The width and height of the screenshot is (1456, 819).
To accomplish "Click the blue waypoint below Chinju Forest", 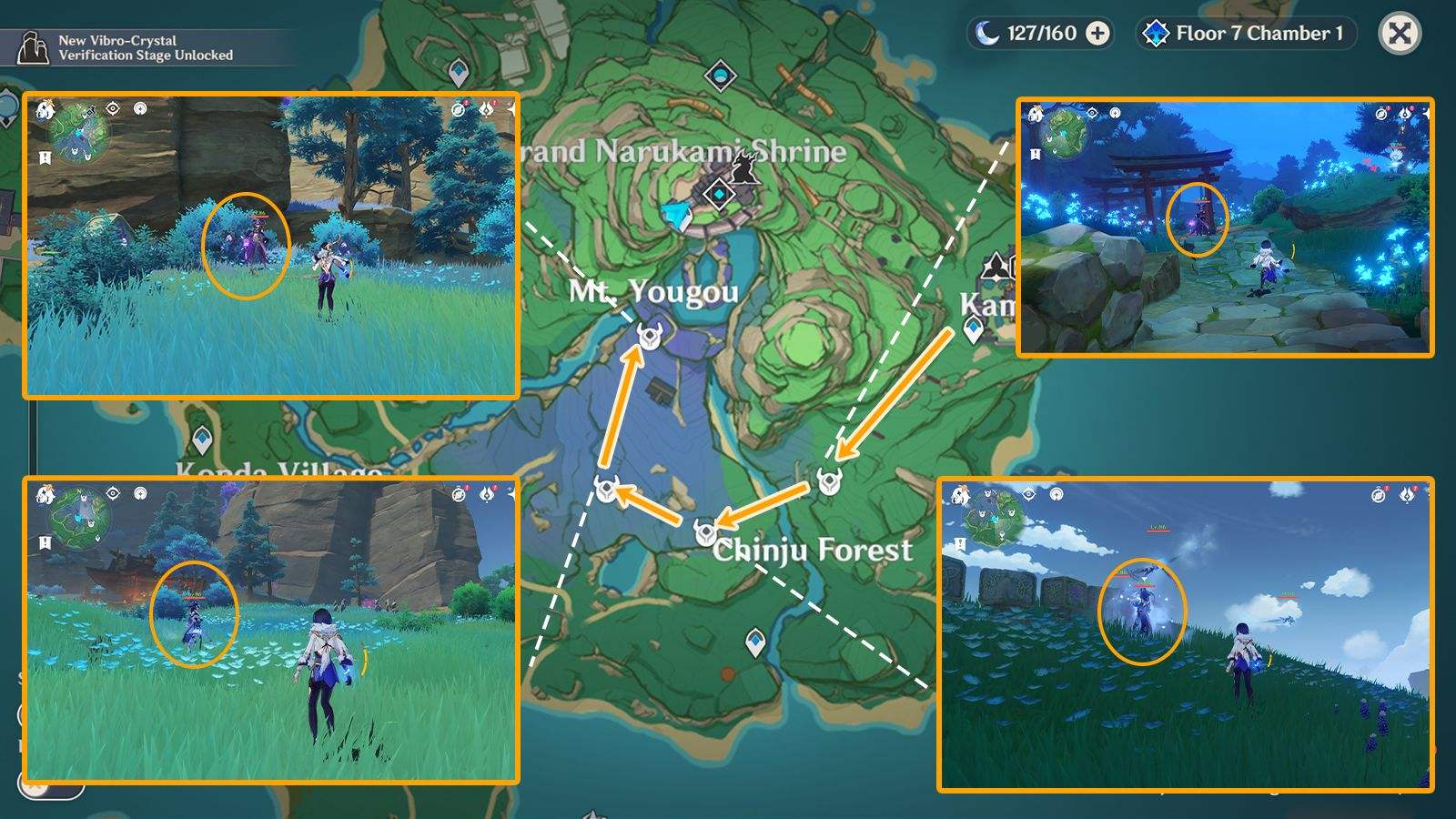I will coord(755,642).
